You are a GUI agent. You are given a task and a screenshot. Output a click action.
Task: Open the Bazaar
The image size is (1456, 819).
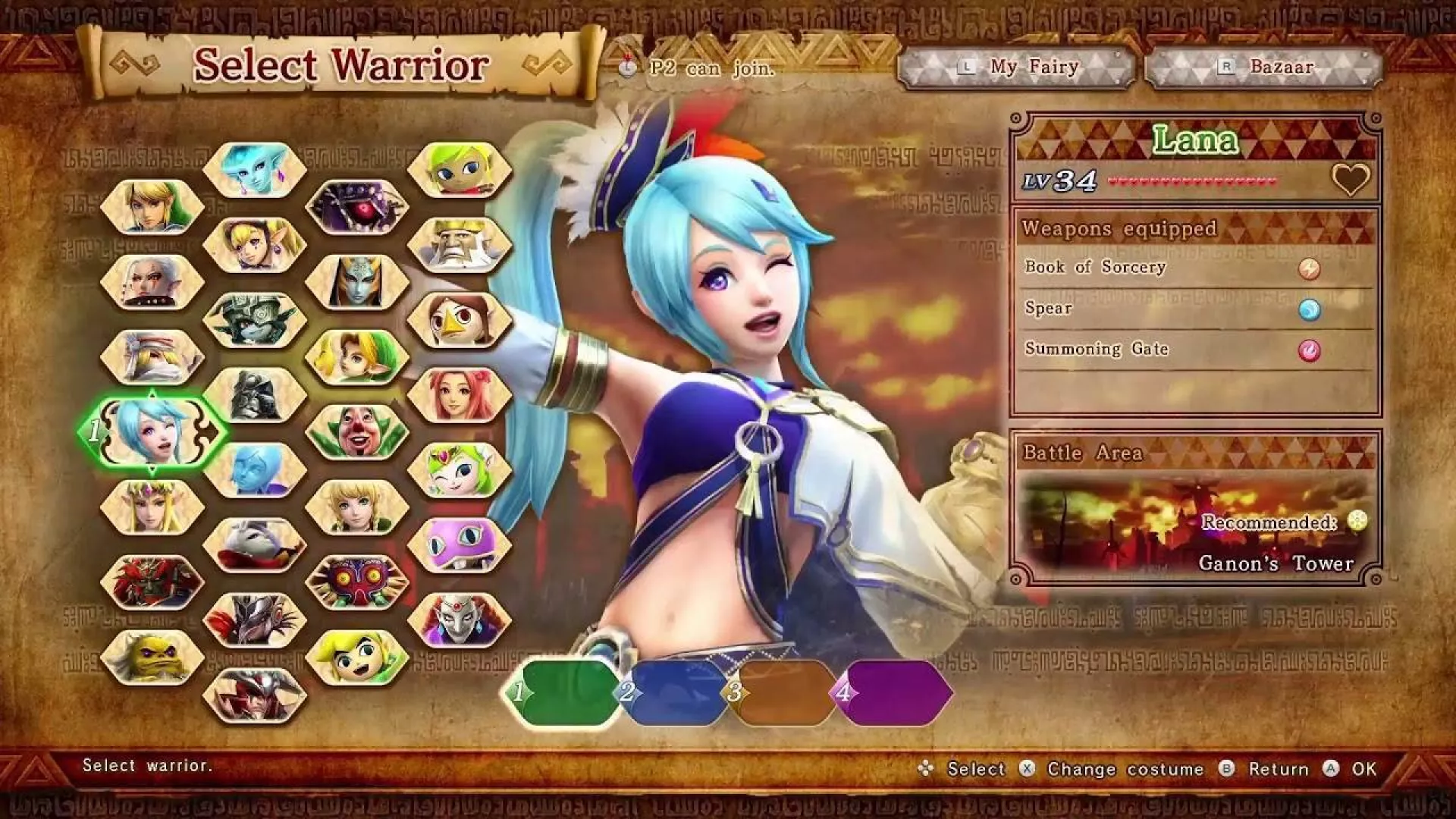[1263, 67]
